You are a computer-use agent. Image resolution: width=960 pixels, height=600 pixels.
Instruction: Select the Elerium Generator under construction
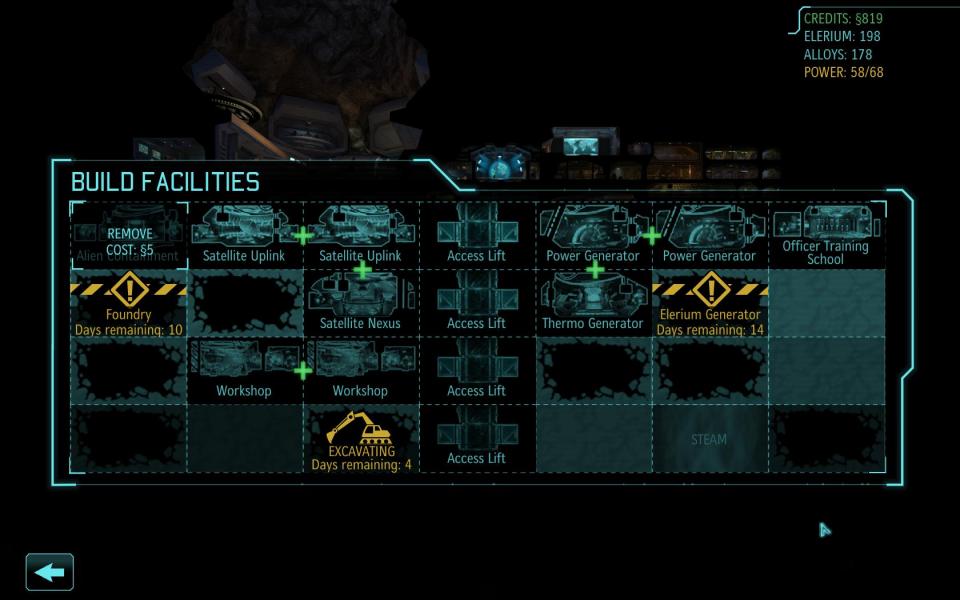pos(710,304)
